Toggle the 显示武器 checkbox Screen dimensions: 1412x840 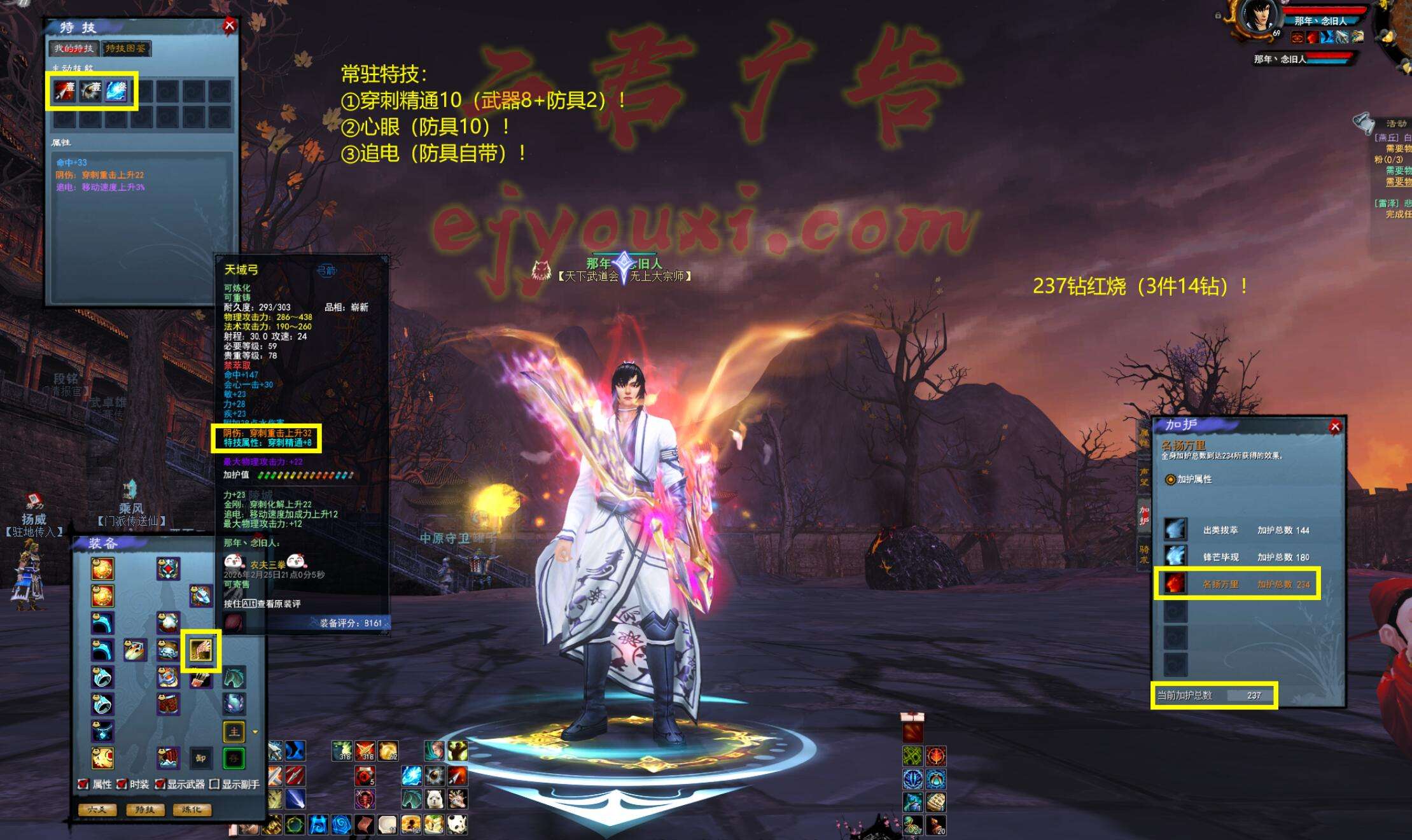point(160,784)
